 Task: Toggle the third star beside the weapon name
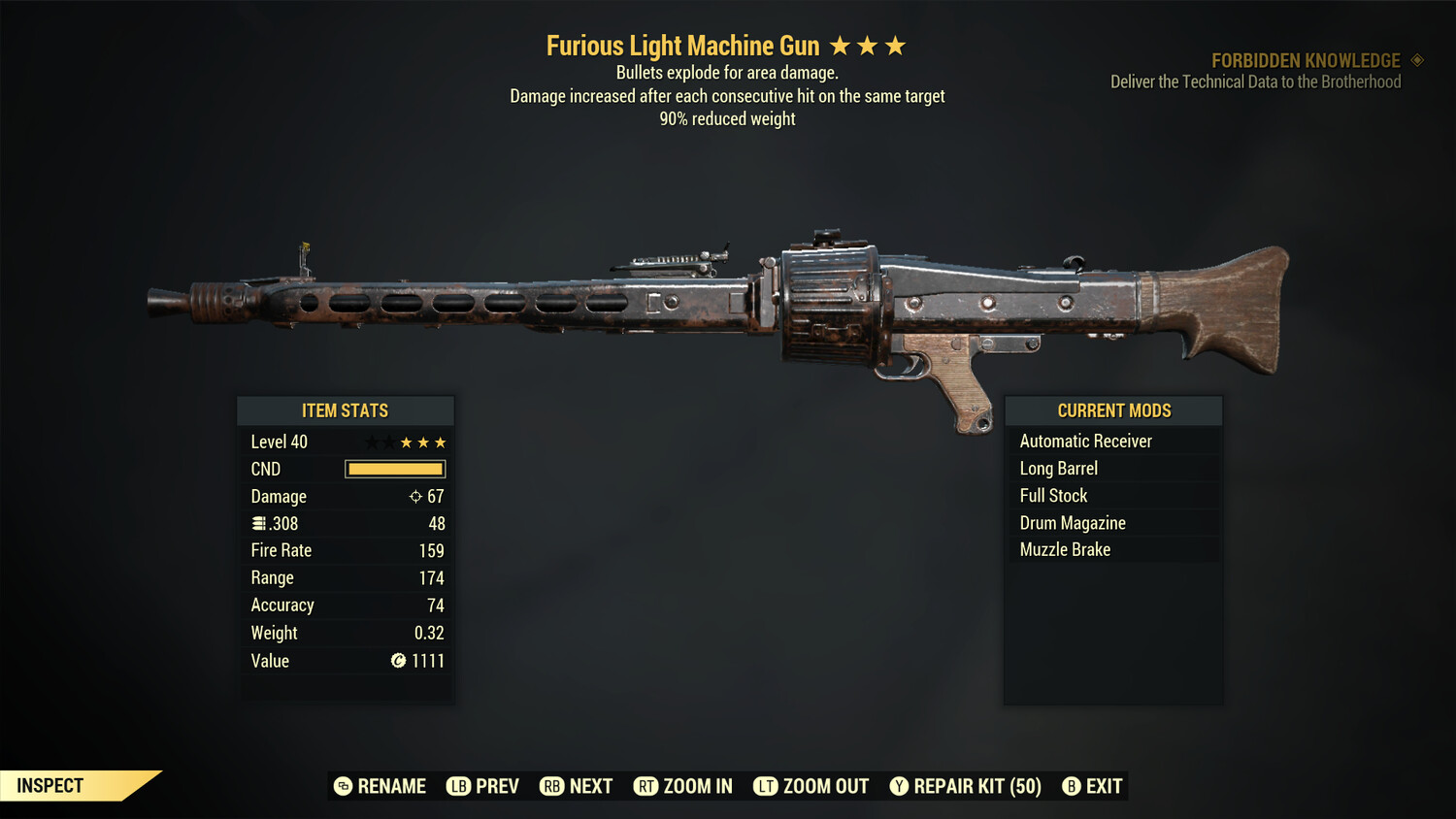pyautogui.click(x=894, y=45)
